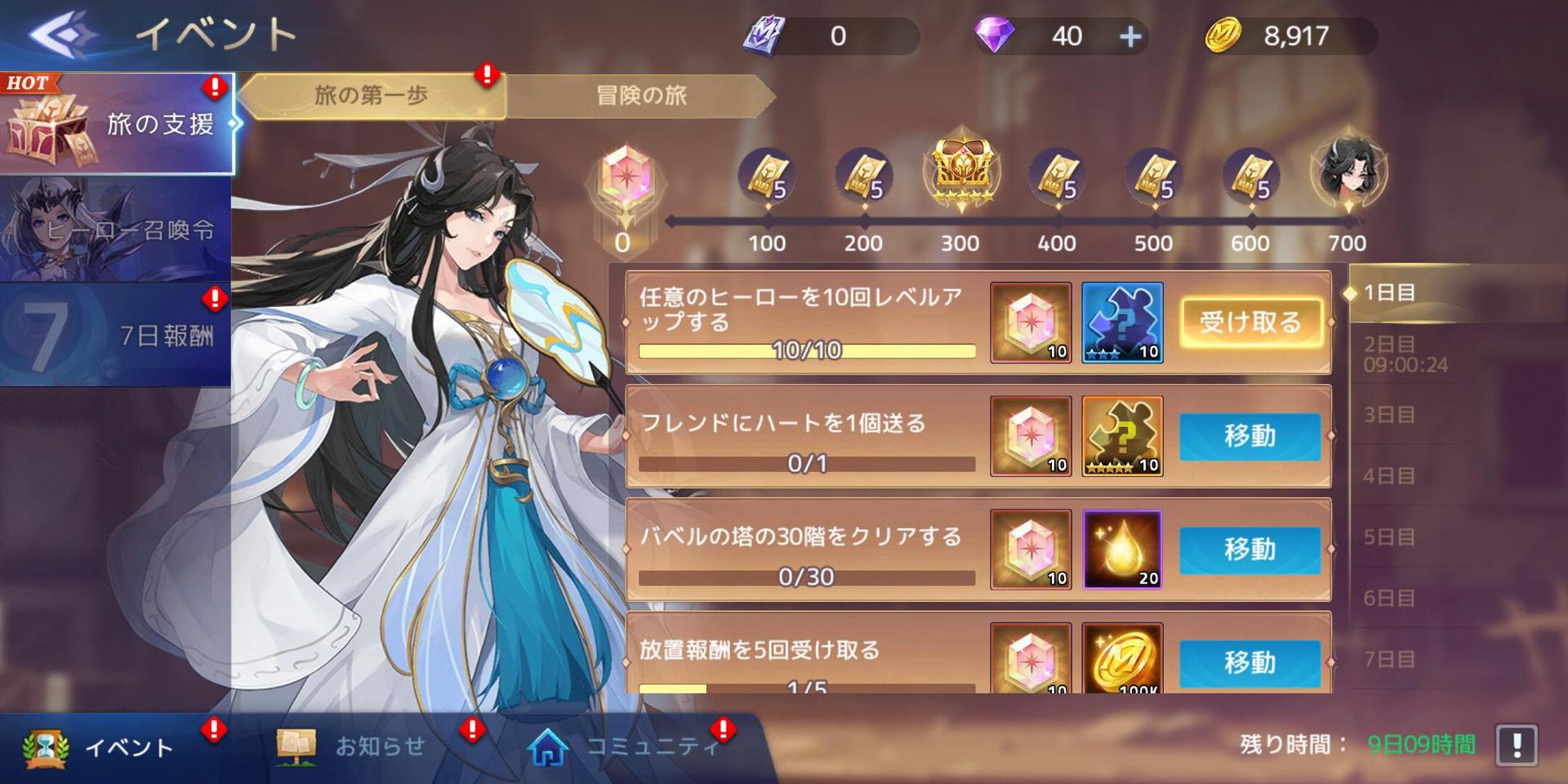The height and width of the screenshot is (784, 1568).
Task: Tap 移動 for the Tower of Babel mission
Action: [1249, 550]
